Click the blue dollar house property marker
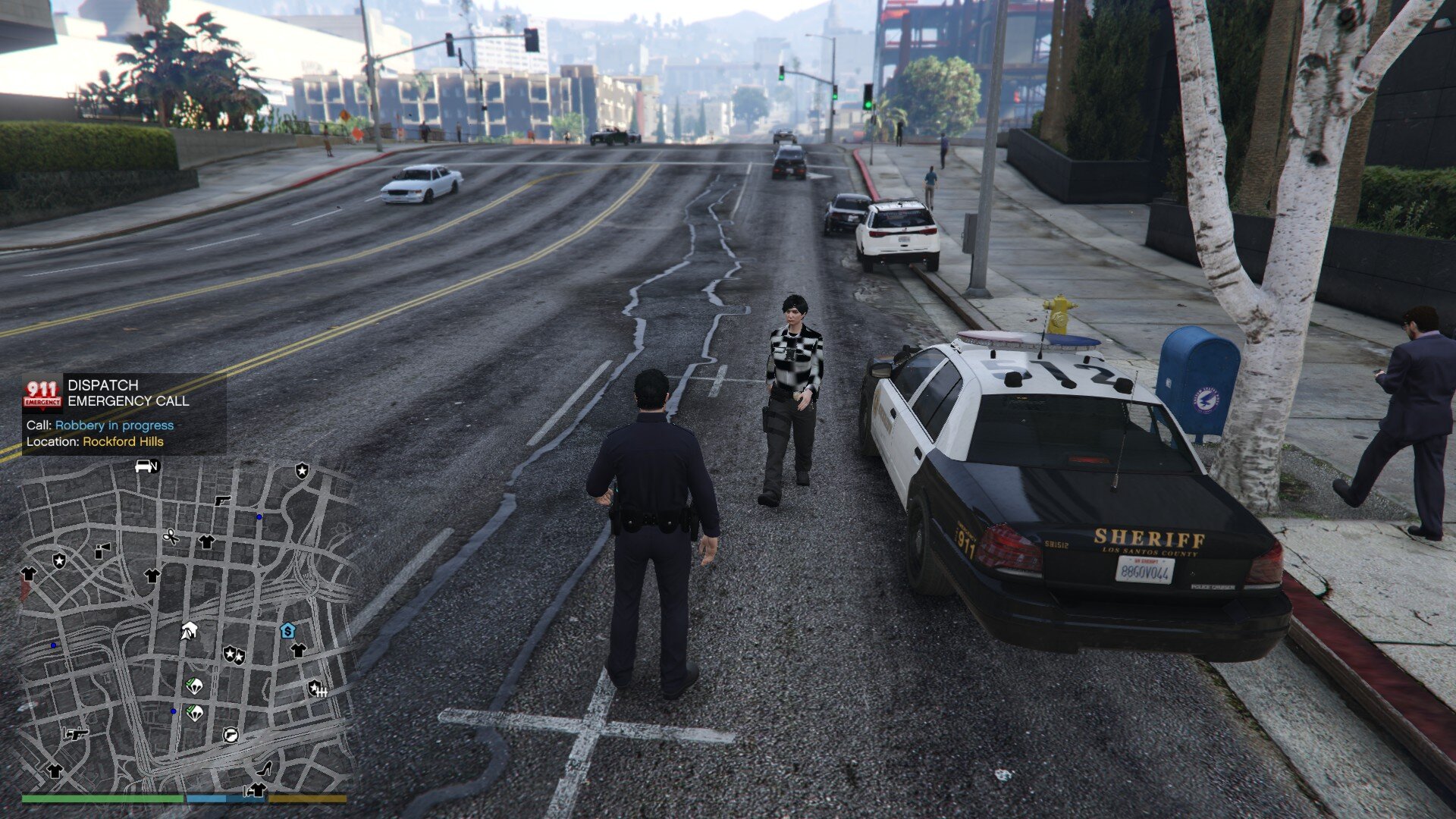The image size is (1456, 819). pos(287,630)
